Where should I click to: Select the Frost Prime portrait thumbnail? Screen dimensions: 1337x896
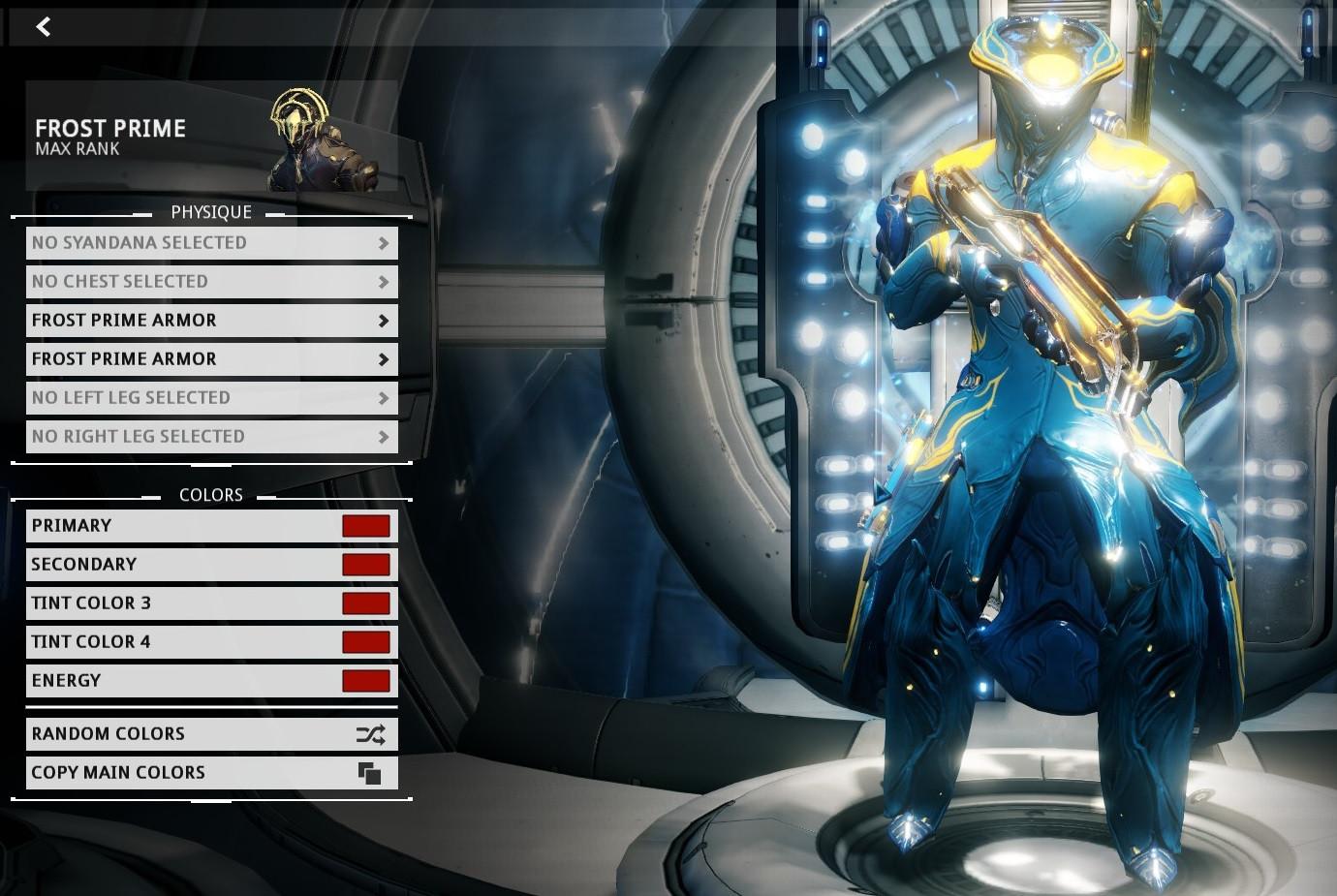coord(321,140)
